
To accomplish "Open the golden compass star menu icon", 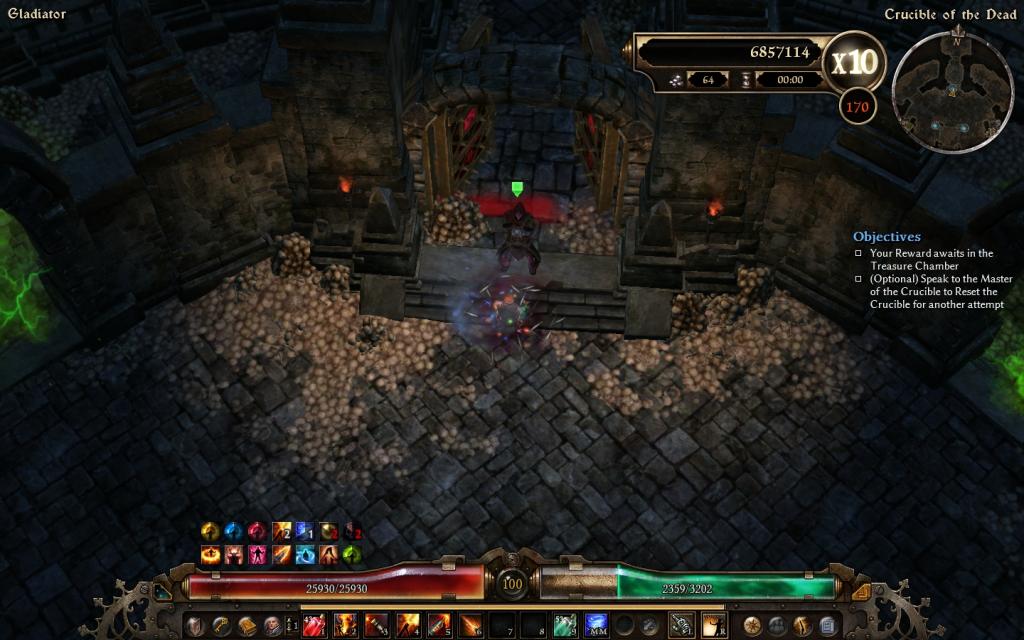I will click(x=752, y=626).
